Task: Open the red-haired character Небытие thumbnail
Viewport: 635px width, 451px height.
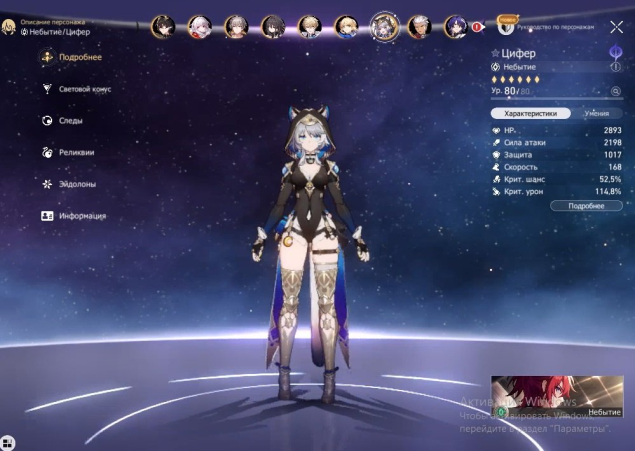Action: [x=556, y=396]
